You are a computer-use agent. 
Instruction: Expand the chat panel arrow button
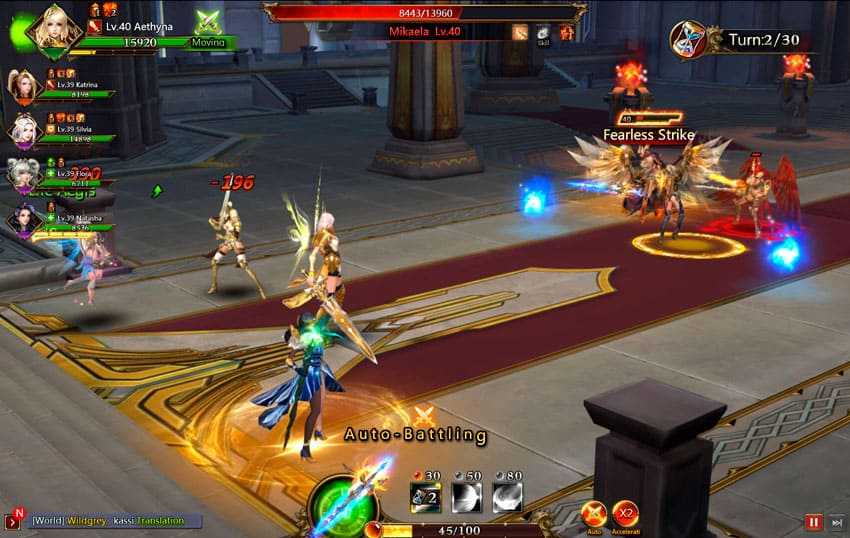click(13, 521)
